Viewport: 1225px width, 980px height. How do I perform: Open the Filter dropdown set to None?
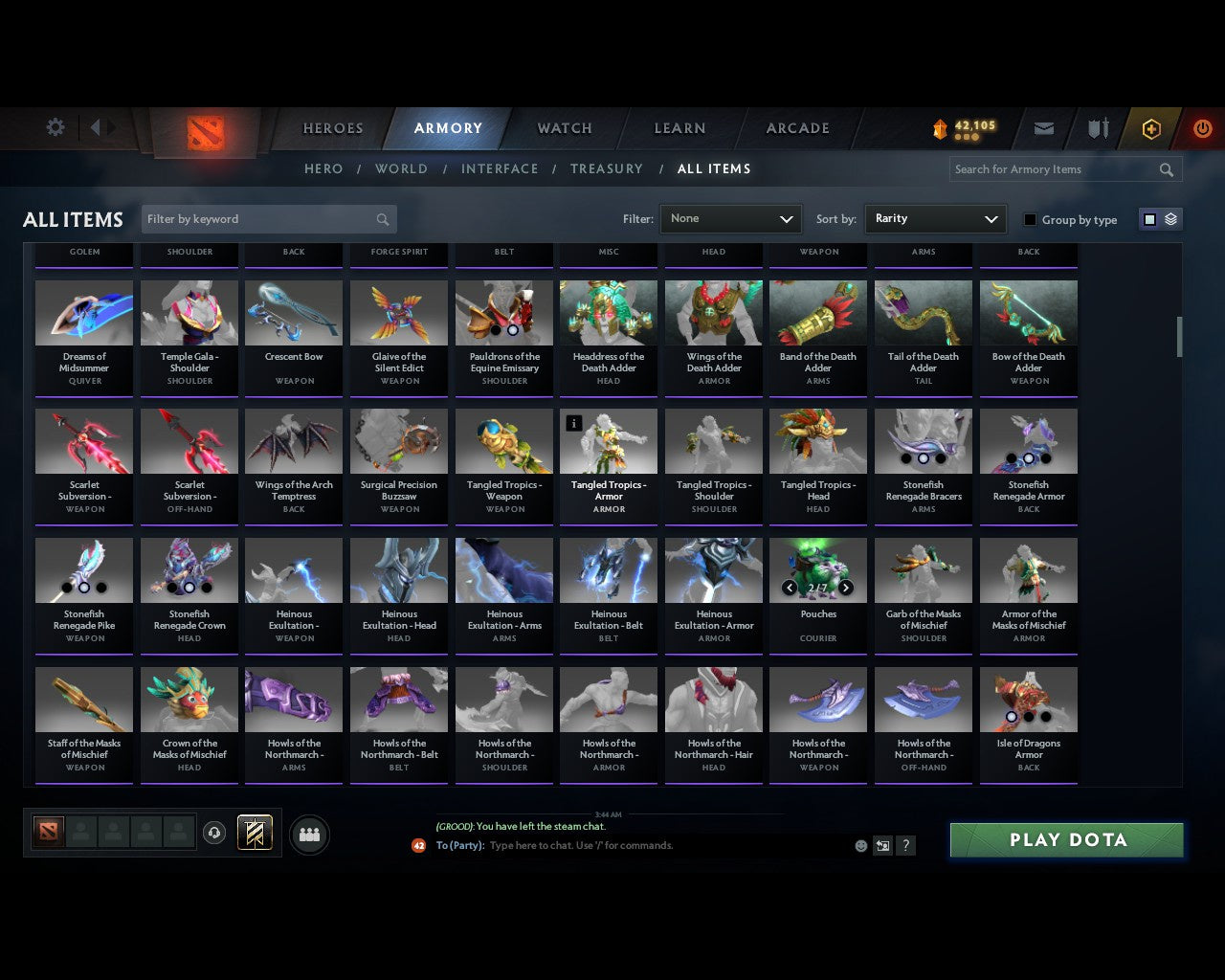[730, 218]
